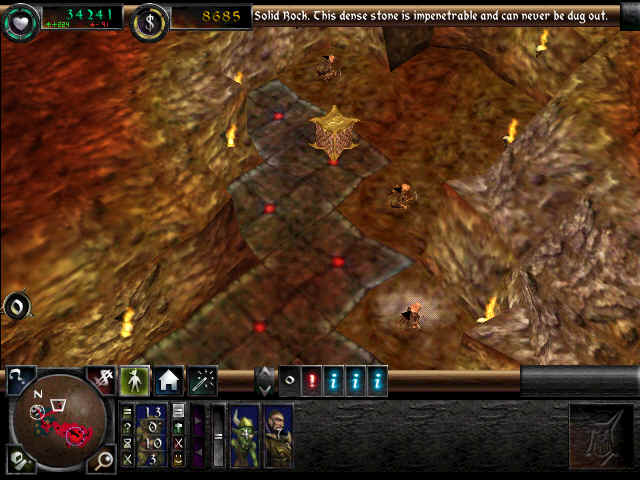
Task: Click the button at minimap's lower-left corner
Action: coord(19,459)
